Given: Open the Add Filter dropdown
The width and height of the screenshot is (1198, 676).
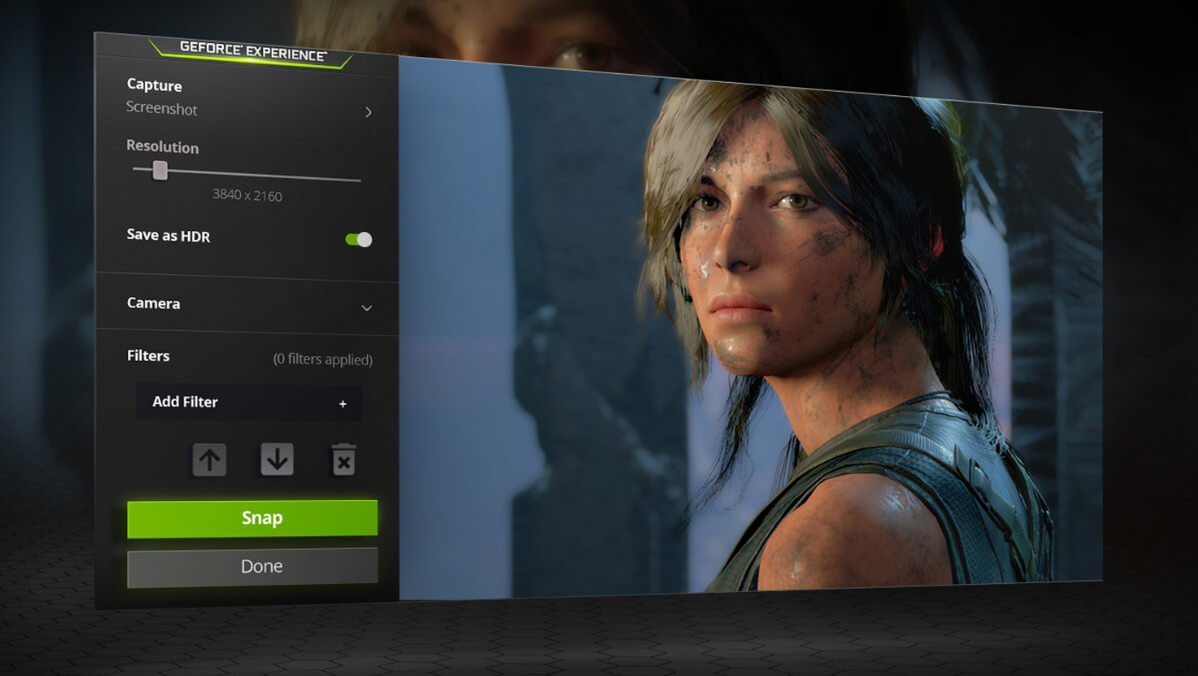Looking at the screenshot, I should coord(248,402).
